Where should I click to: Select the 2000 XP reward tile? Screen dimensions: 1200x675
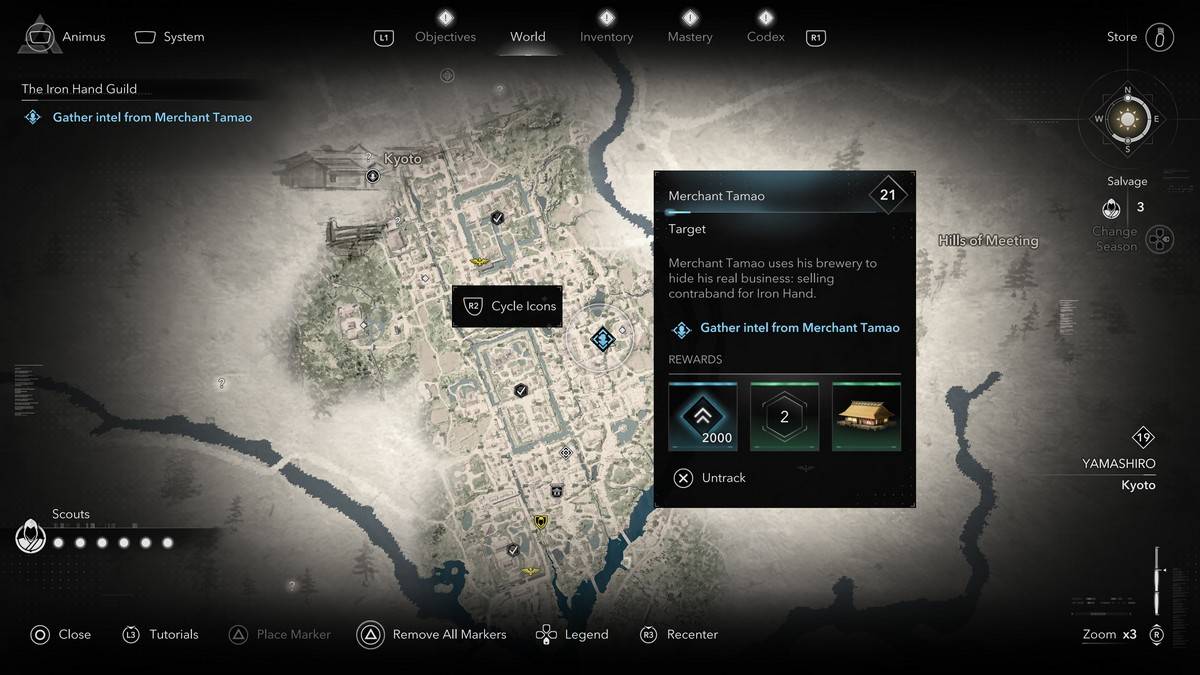pos(703,416)
